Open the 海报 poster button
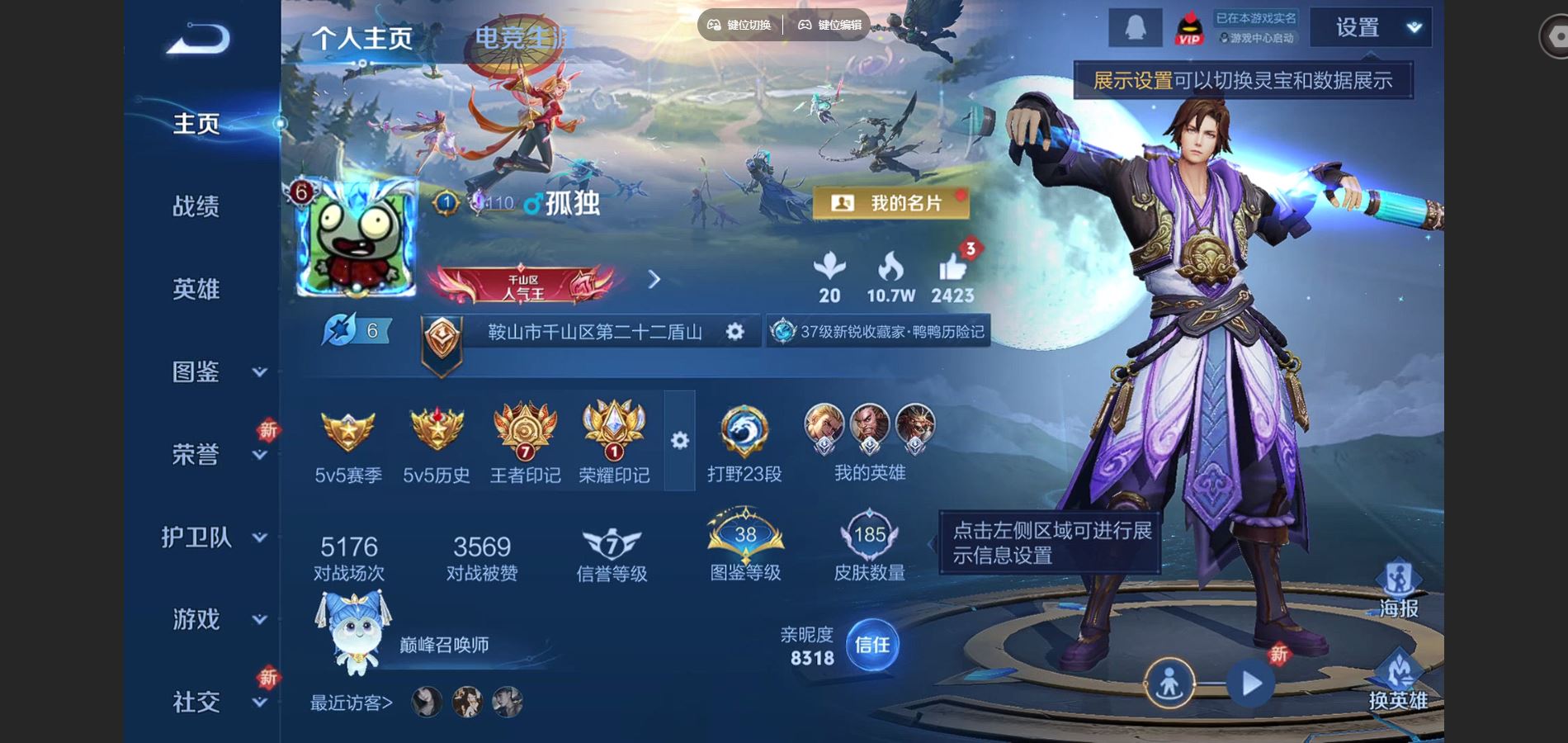The height and width of the screenshot is (743, 1568). pyautogui.click(x=1398, y=589)
